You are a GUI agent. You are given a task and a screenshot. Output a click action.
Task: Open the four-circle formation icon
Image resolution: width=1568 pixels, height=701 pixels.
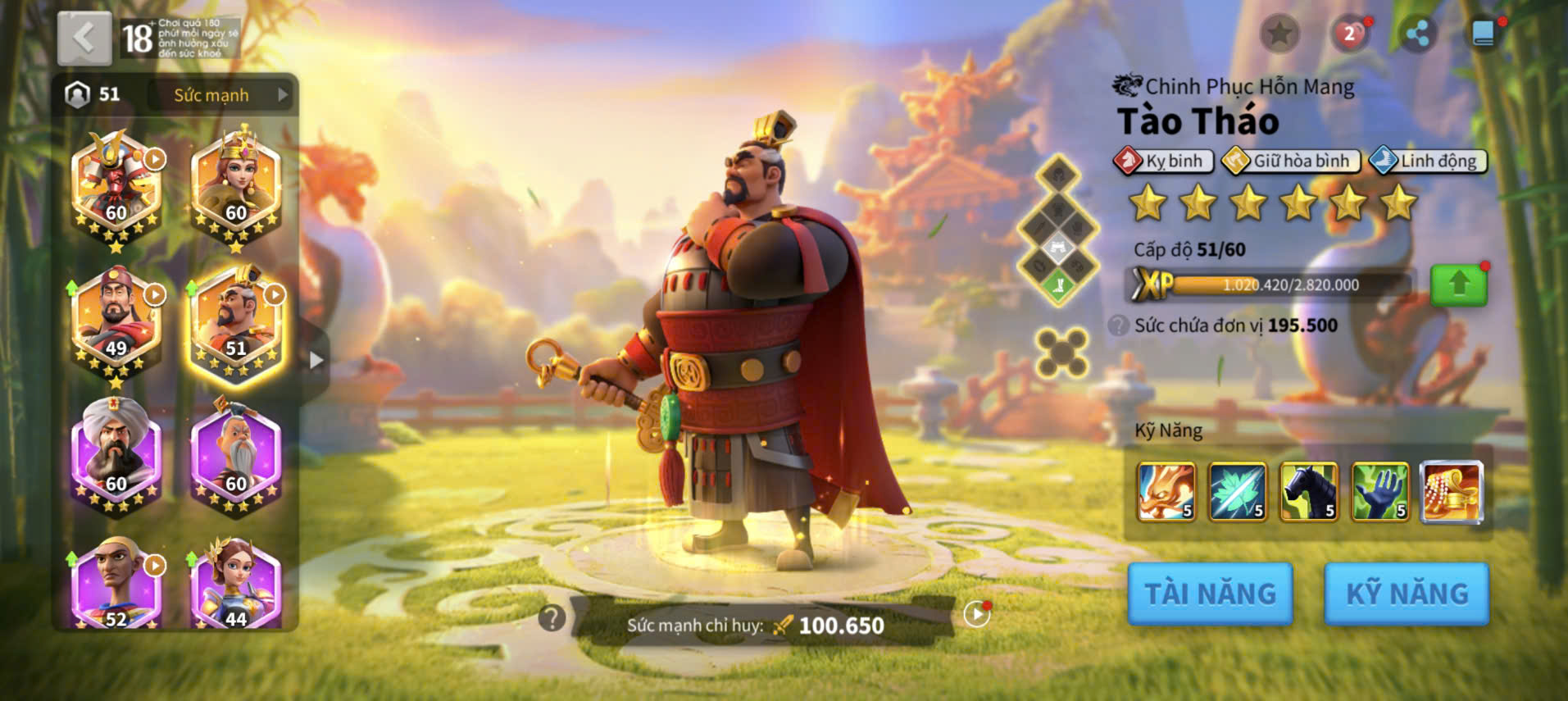click(x=1061, y=353)
